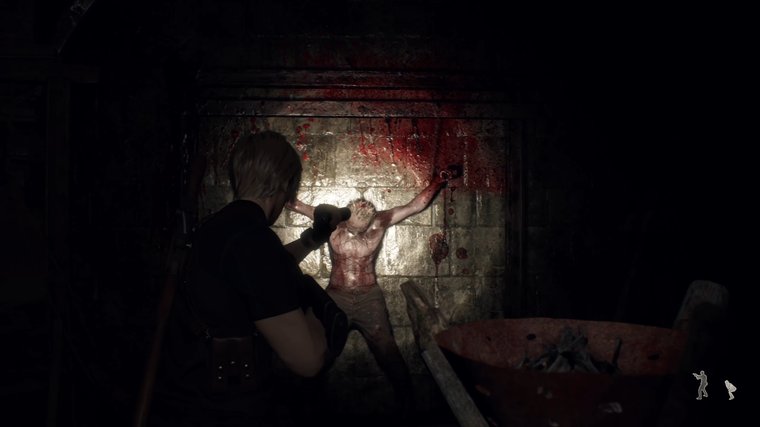Click the standing aiming figure stance icon
The height and width of the screenshot is (427, 760).
[x=701, y=384]
